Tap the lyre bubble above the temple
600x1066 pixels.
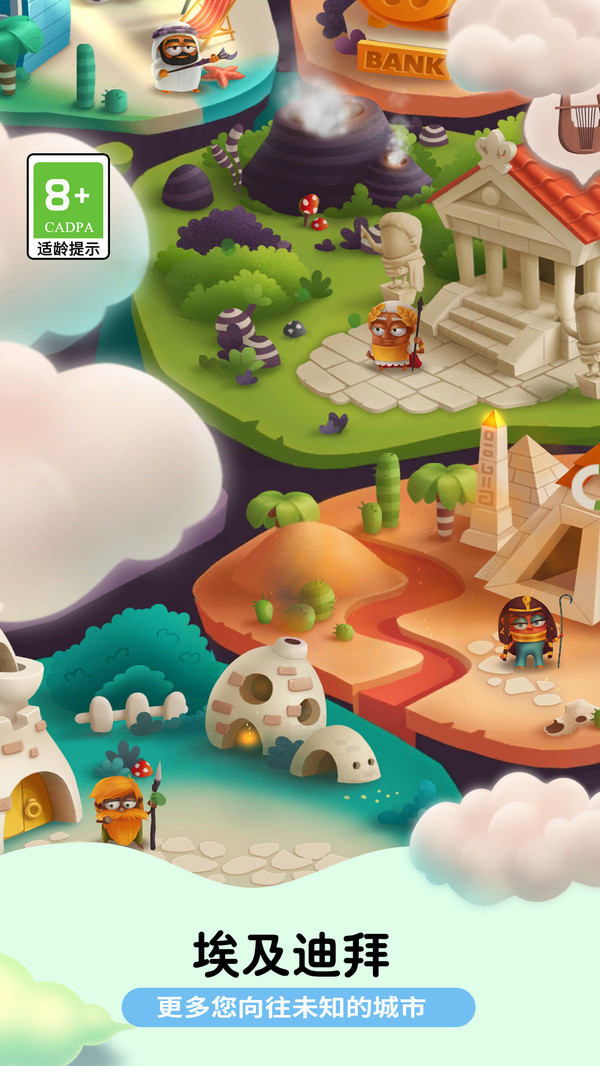575,127
